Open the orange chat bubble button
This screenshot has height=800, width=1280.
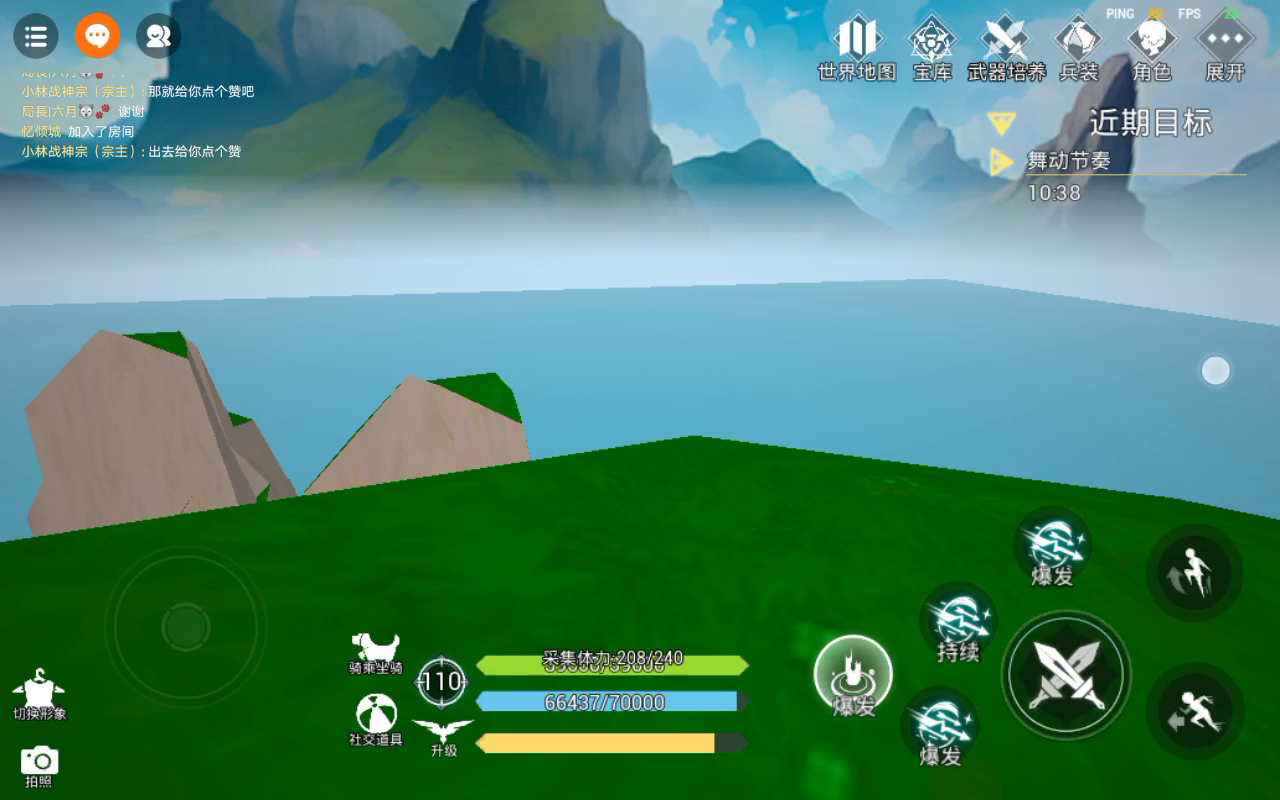pyautogui.click(x=97, y=37)
